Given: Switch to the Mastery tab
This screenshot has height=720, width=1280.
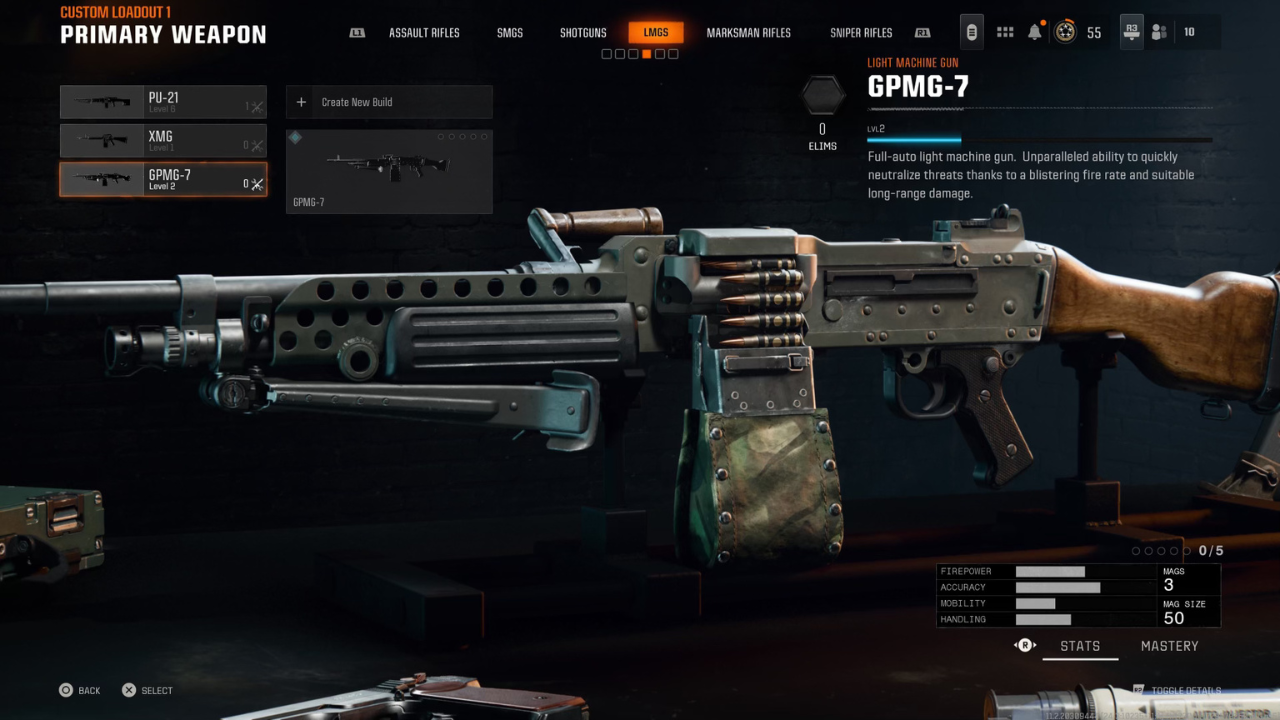Looking at the screenshot, I should pos(1169,645).
